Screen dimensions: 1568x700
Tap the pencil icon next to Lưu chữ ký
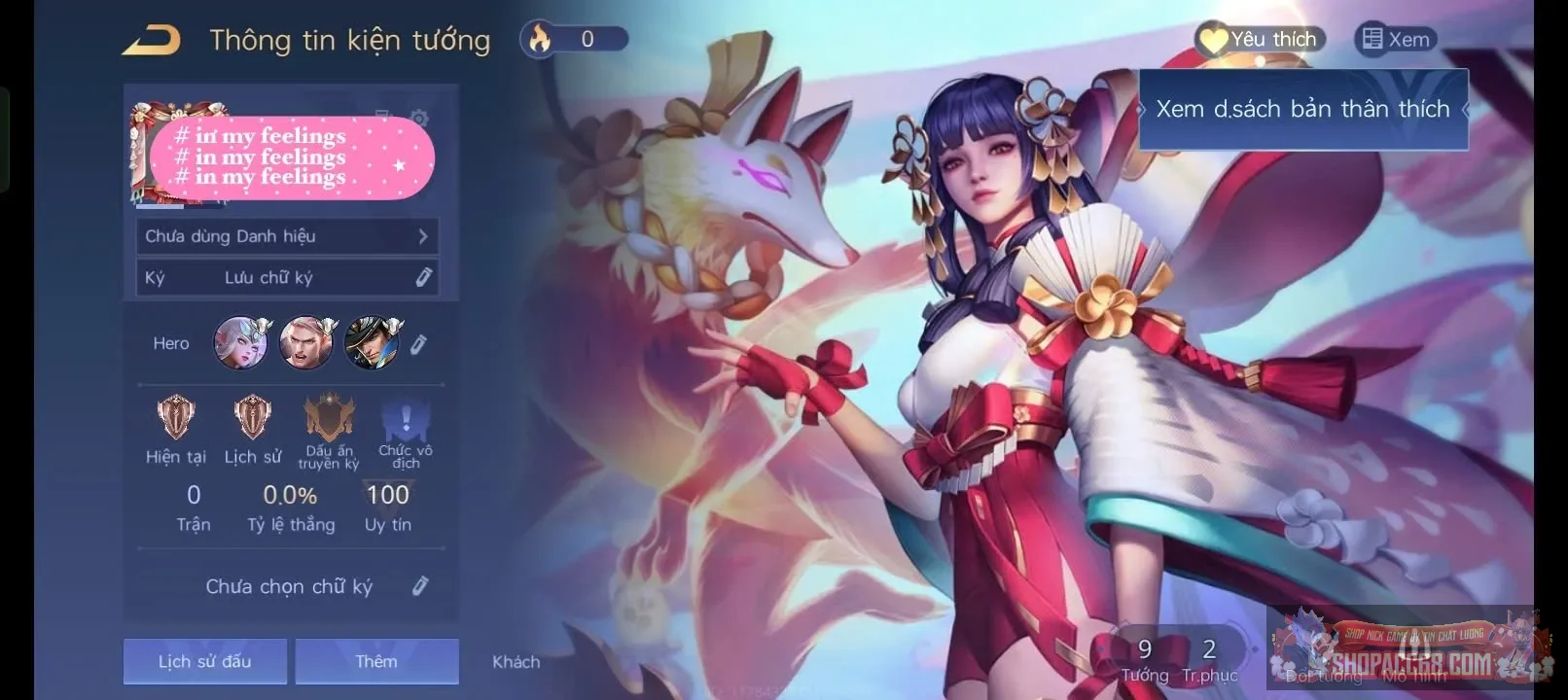pos(423,277)
